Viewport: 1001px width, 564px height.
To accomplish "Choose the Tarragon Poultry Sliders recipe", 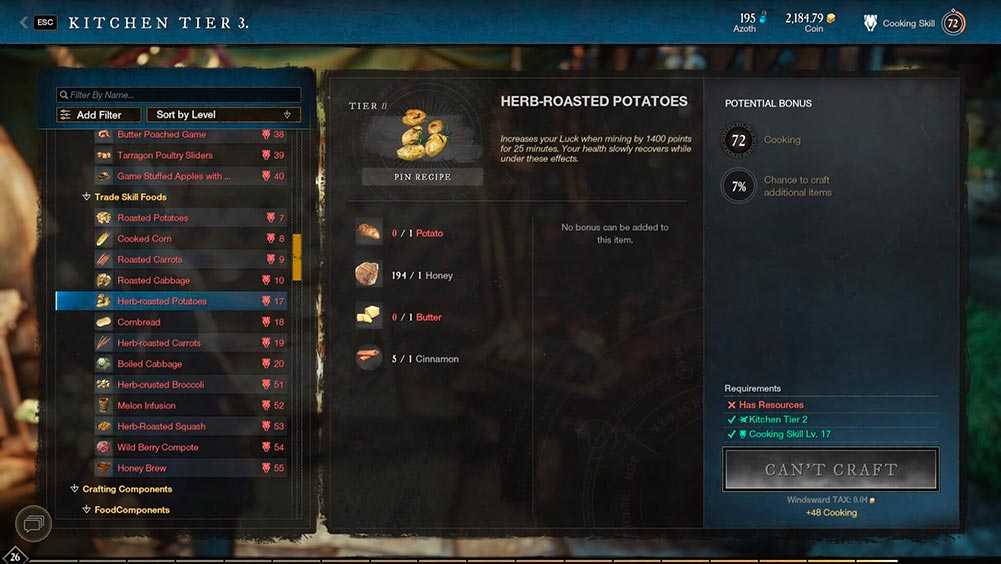I will click(x=165, y=155).
